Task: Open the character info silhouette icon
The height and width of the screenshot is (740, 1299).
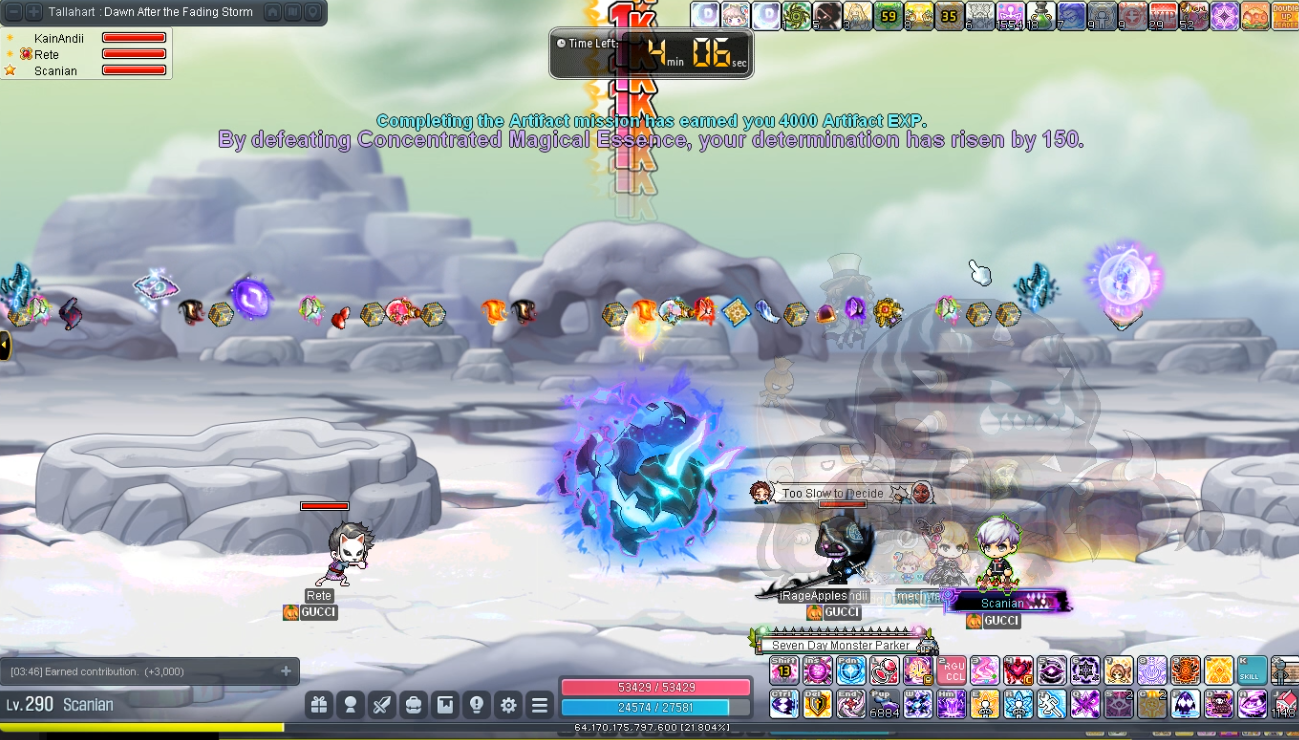Action: click(x=350, y=705)
